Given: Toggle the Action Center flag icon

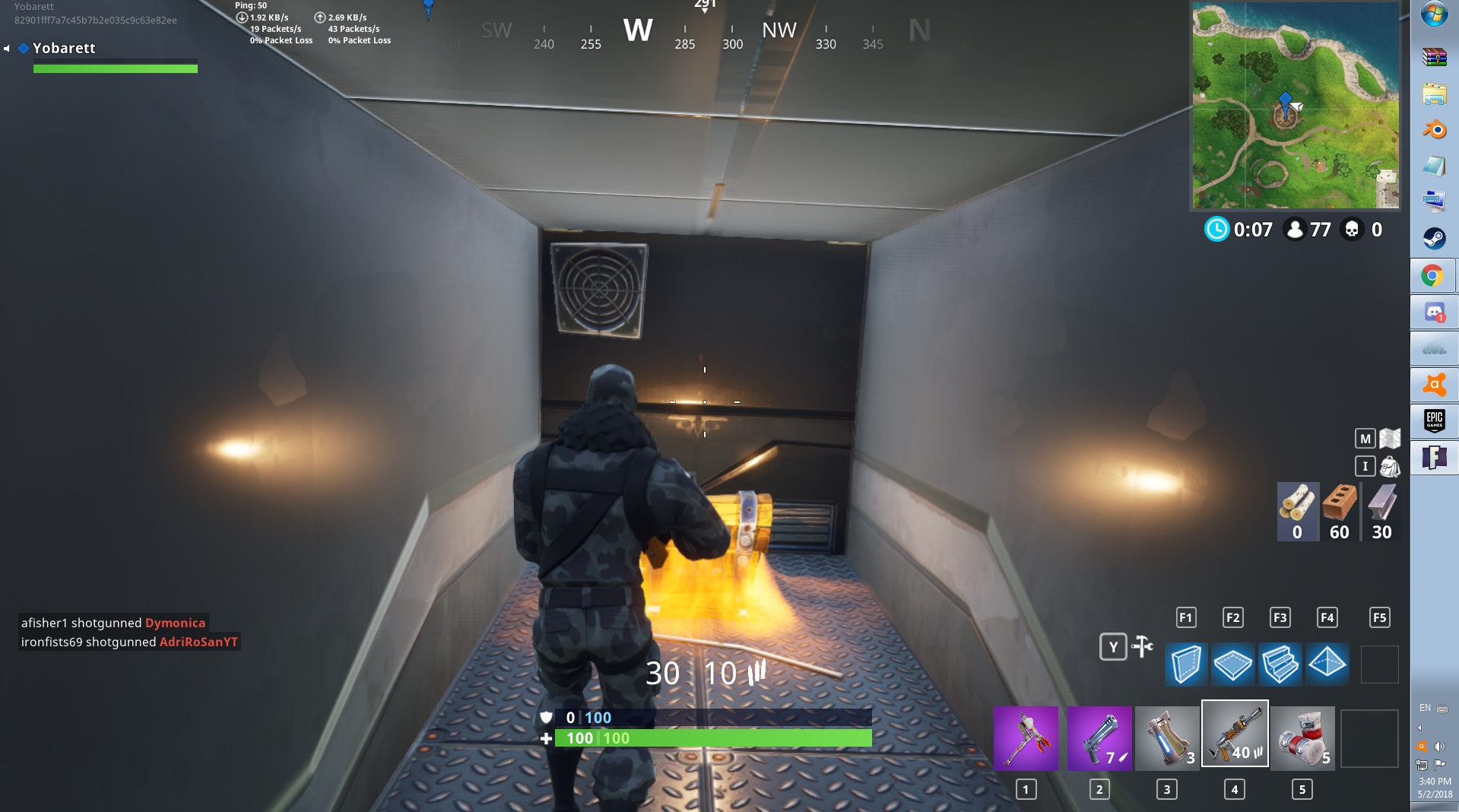Looking at the screenshot, I should (1440, 764).
